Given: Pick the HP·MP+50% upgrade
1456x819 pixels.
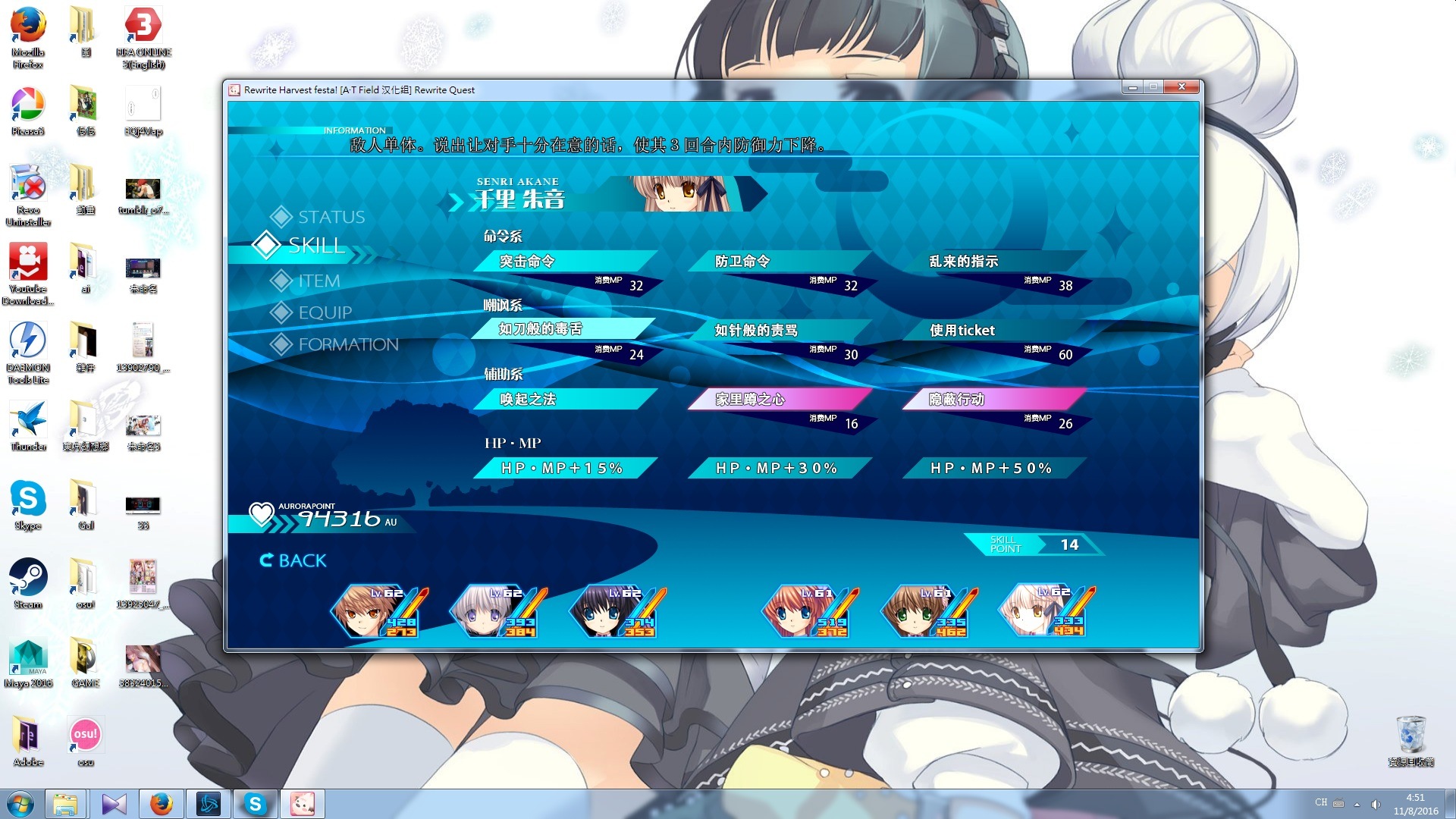Looking at the screenshot, I should pos(994,469).
